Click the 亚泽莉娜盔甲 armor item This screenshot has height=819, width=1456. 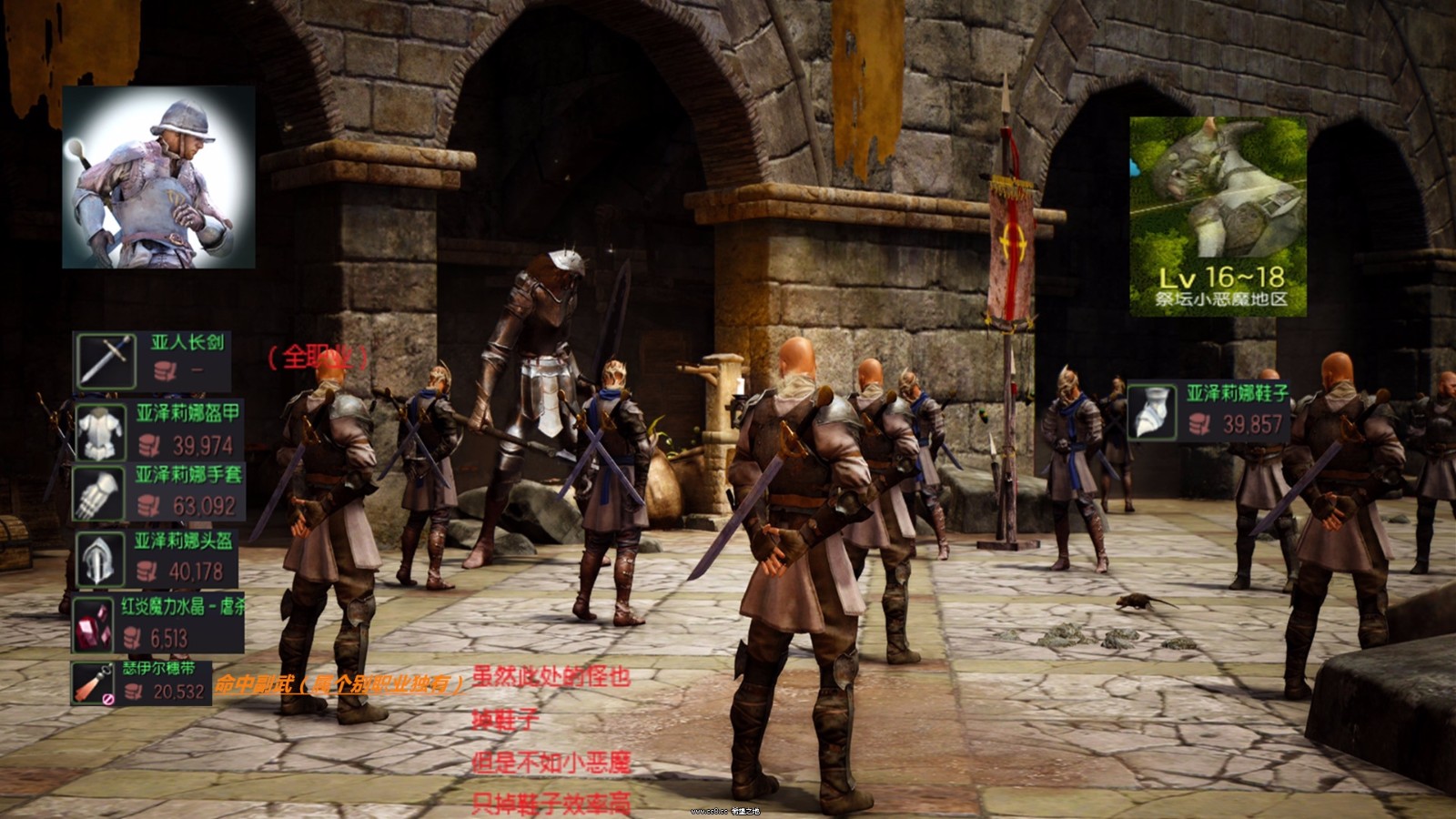pos(157,430)
